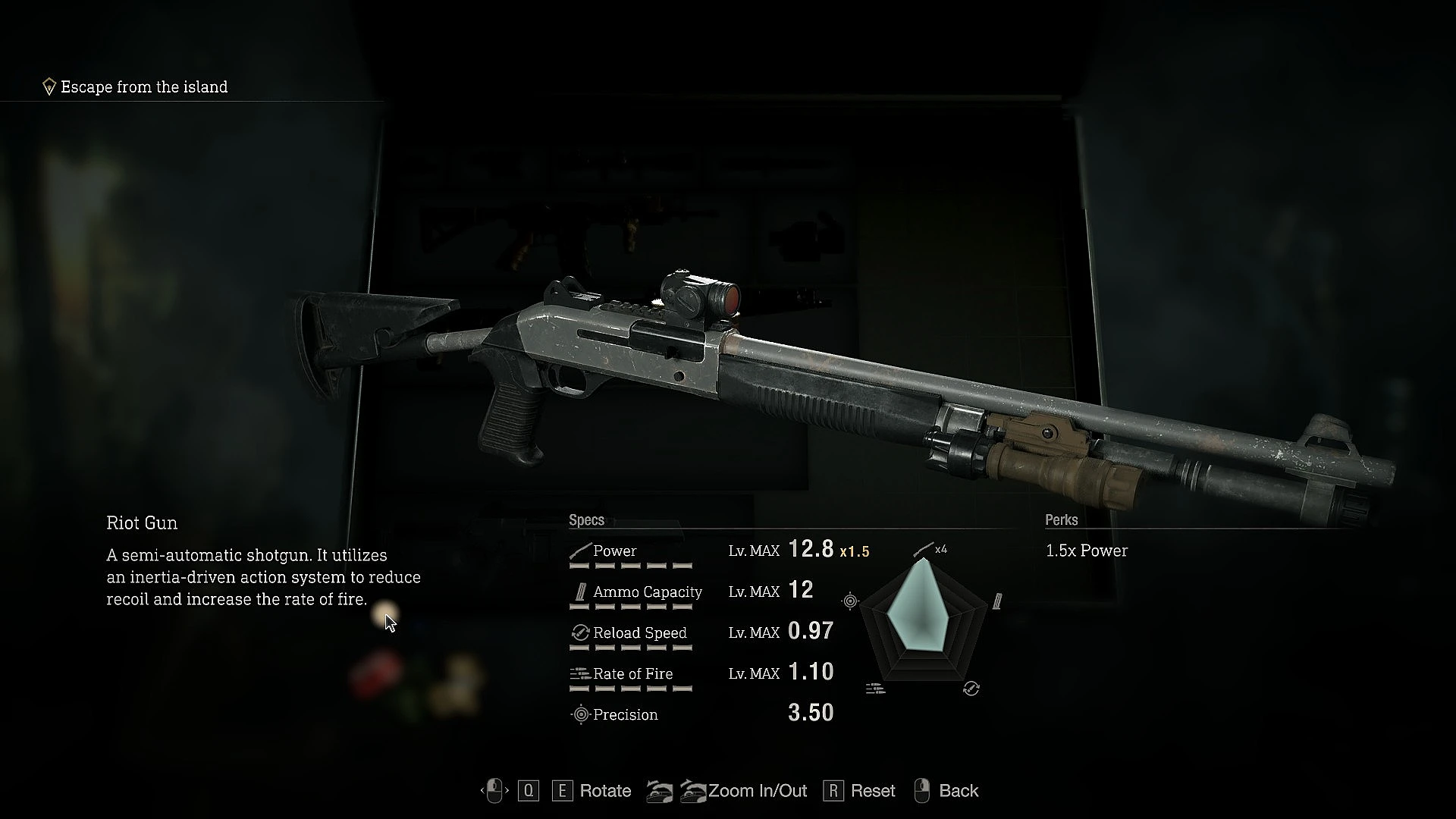Select the Rotate control label
Image resolution: width=1456 pixels, height=819 pixels.
pyautogui.click(x=604, y=791)
